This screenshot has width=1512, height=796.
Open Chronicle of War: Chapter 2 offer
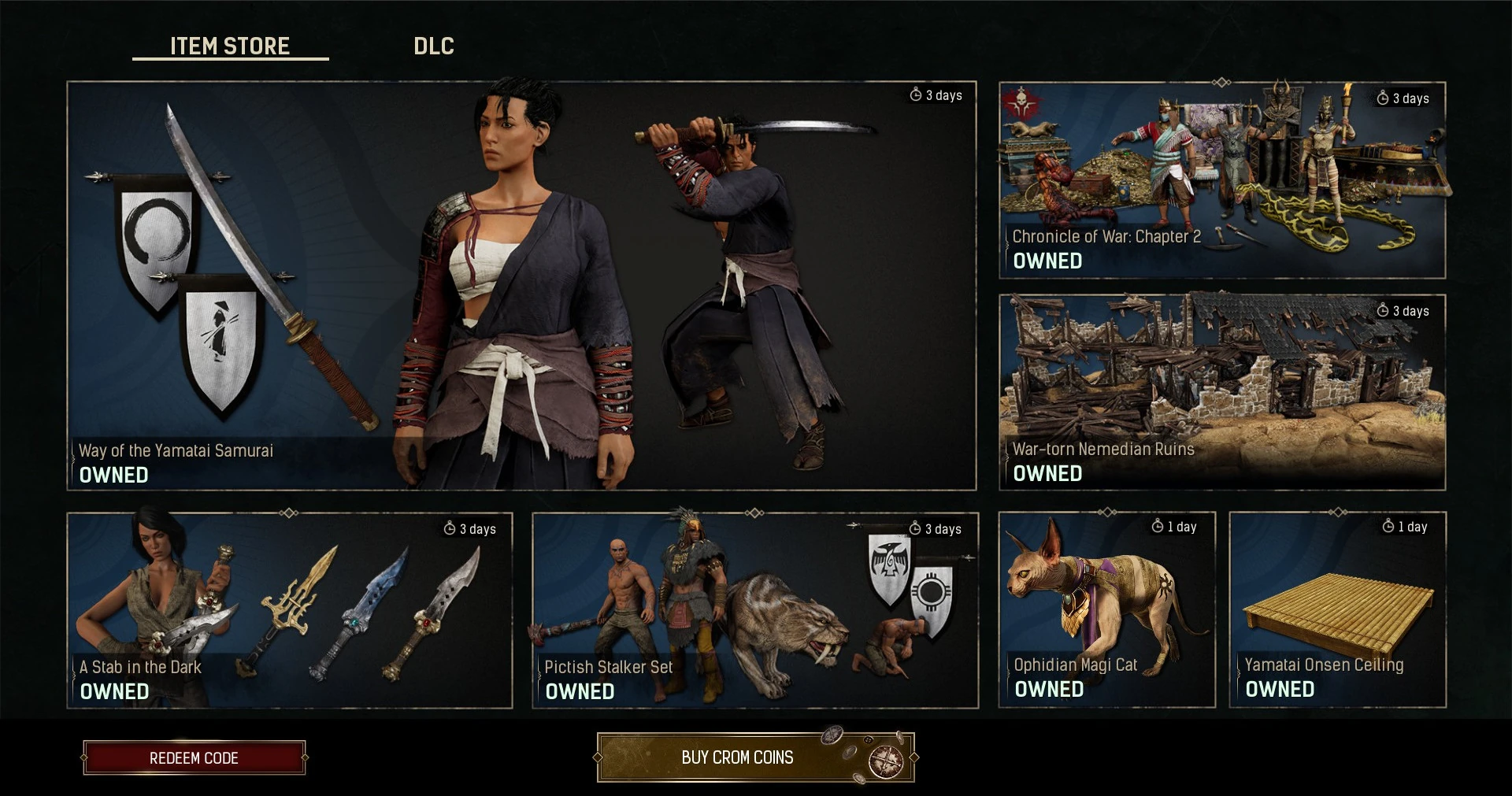(x=1221, y=180)
